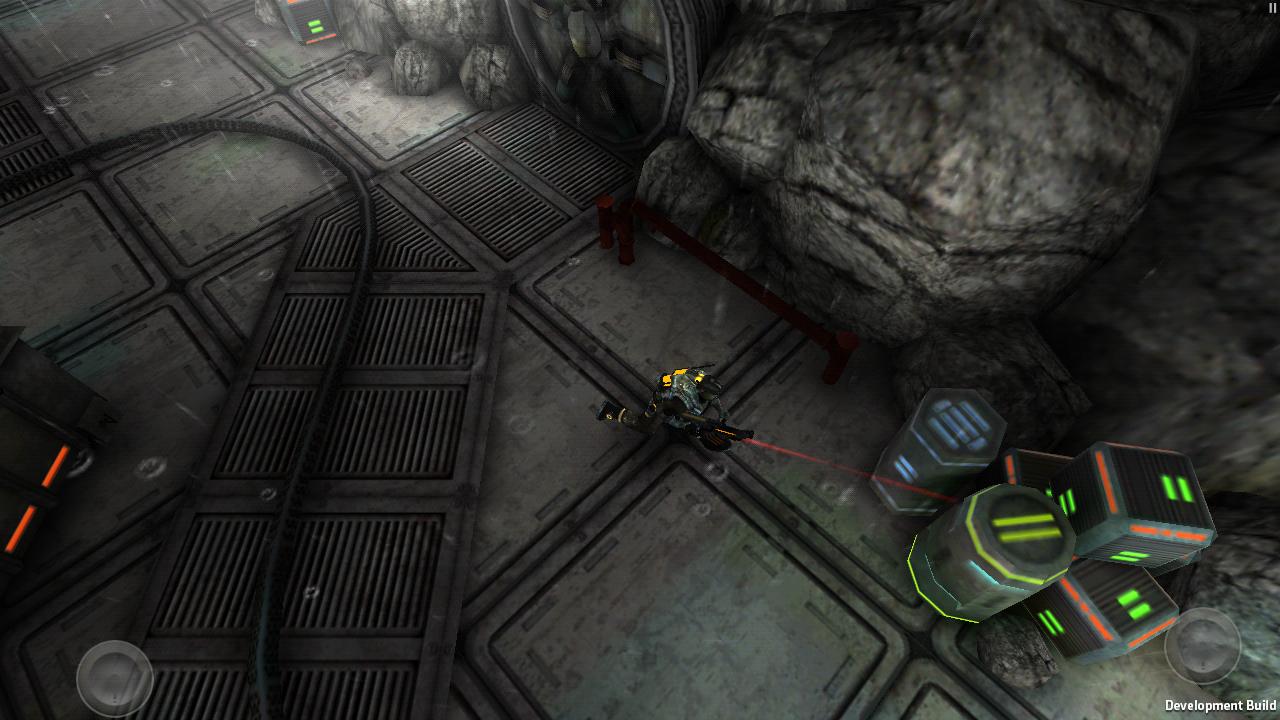Viewport: 1280px width, 720px height.
Task: Tap the right virtual aim joystick
Action: tap(1202, 646)
